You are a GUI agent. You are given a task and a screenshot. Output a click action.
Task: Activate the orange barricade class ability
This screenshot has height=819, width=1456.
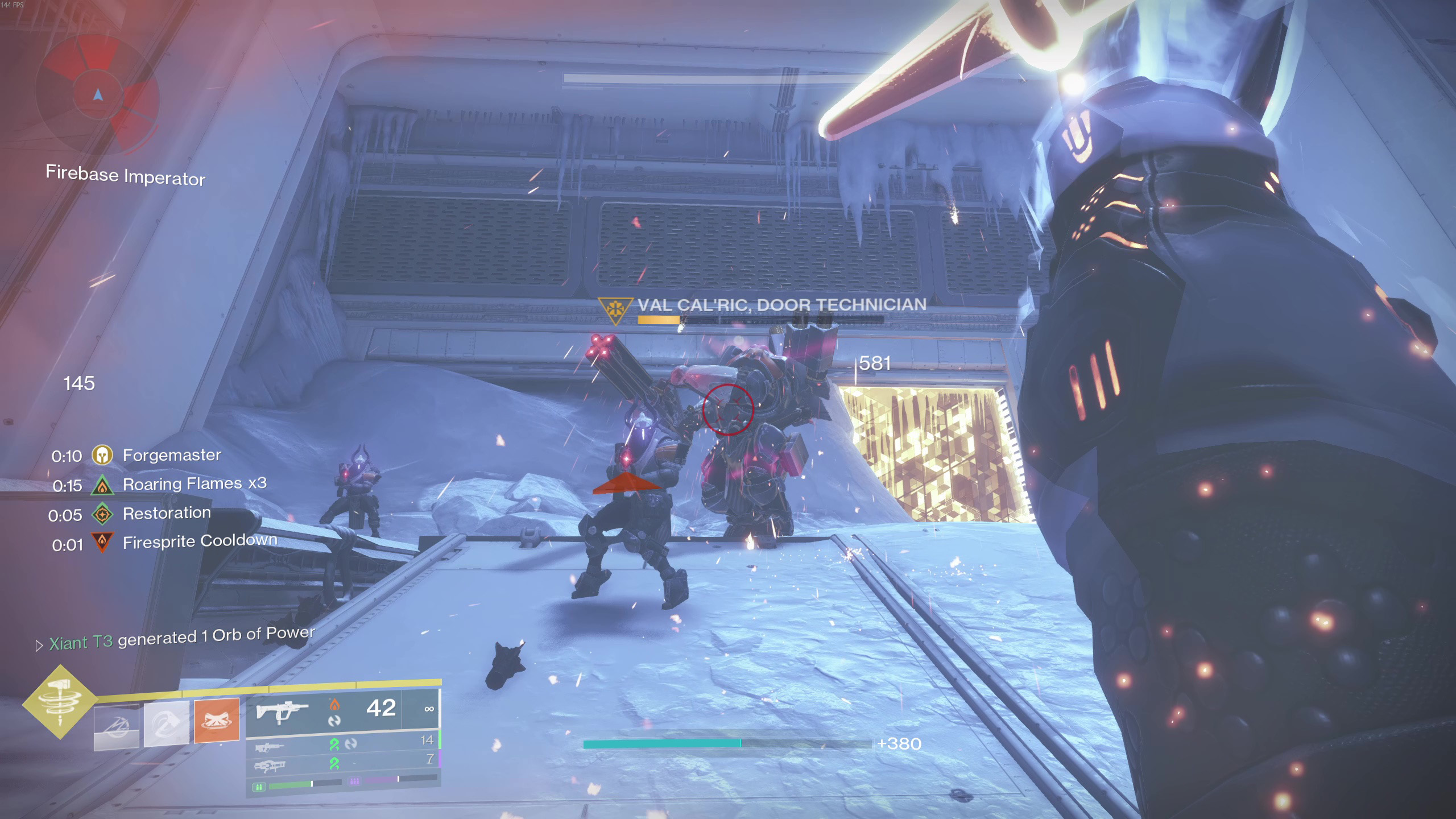tap(217, 720)
